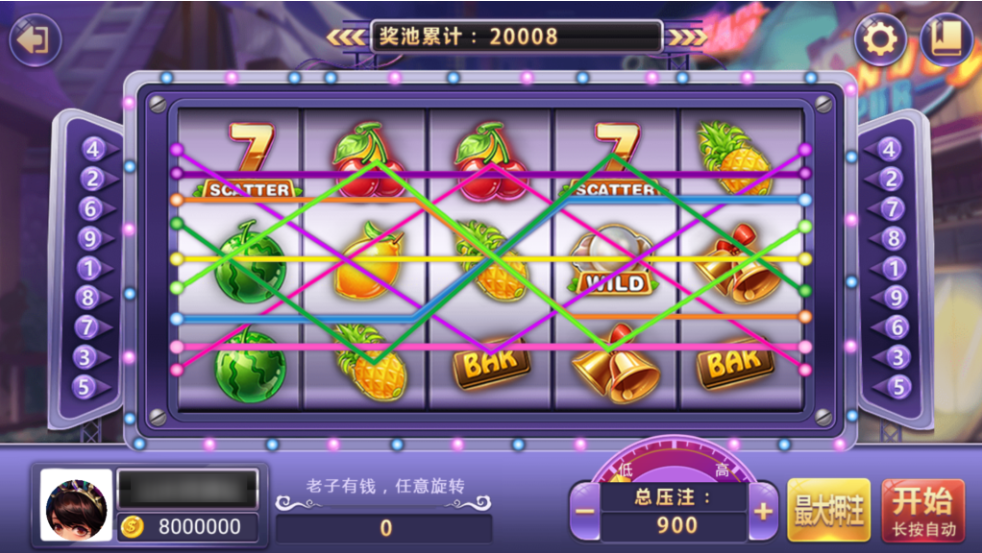
Task: Decrease total bet with the minus button
Action: pyautogui.click(x=585, y=512)
